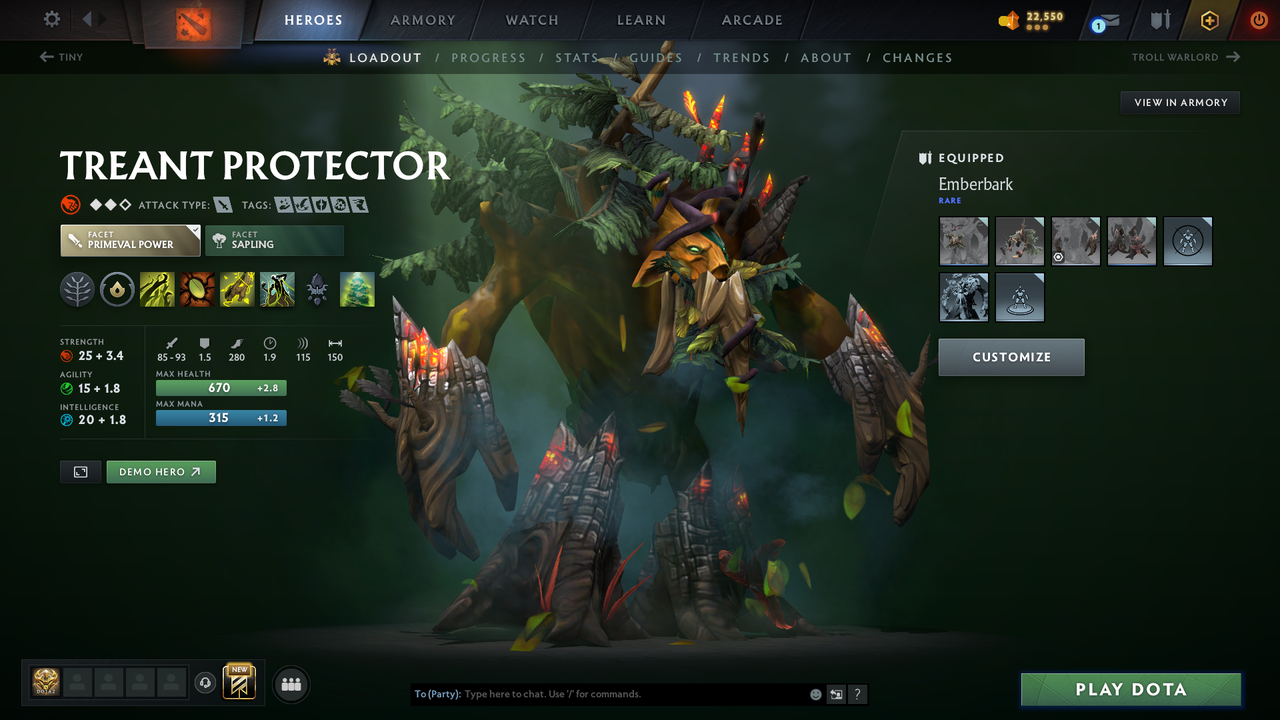1280x720 pixels.
Task: Select the Primeval Power facet
Action: [130, 240]
